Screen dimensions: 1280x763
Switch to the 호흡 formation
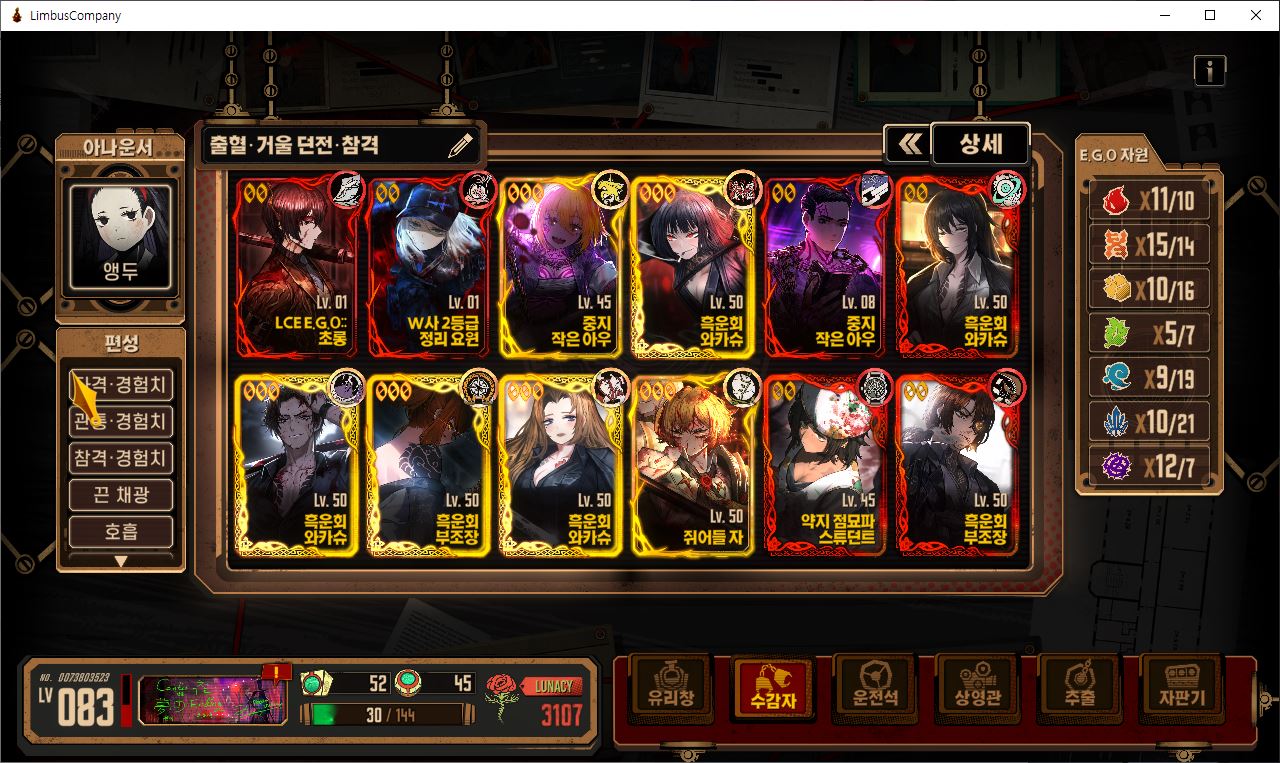[120, 532]
